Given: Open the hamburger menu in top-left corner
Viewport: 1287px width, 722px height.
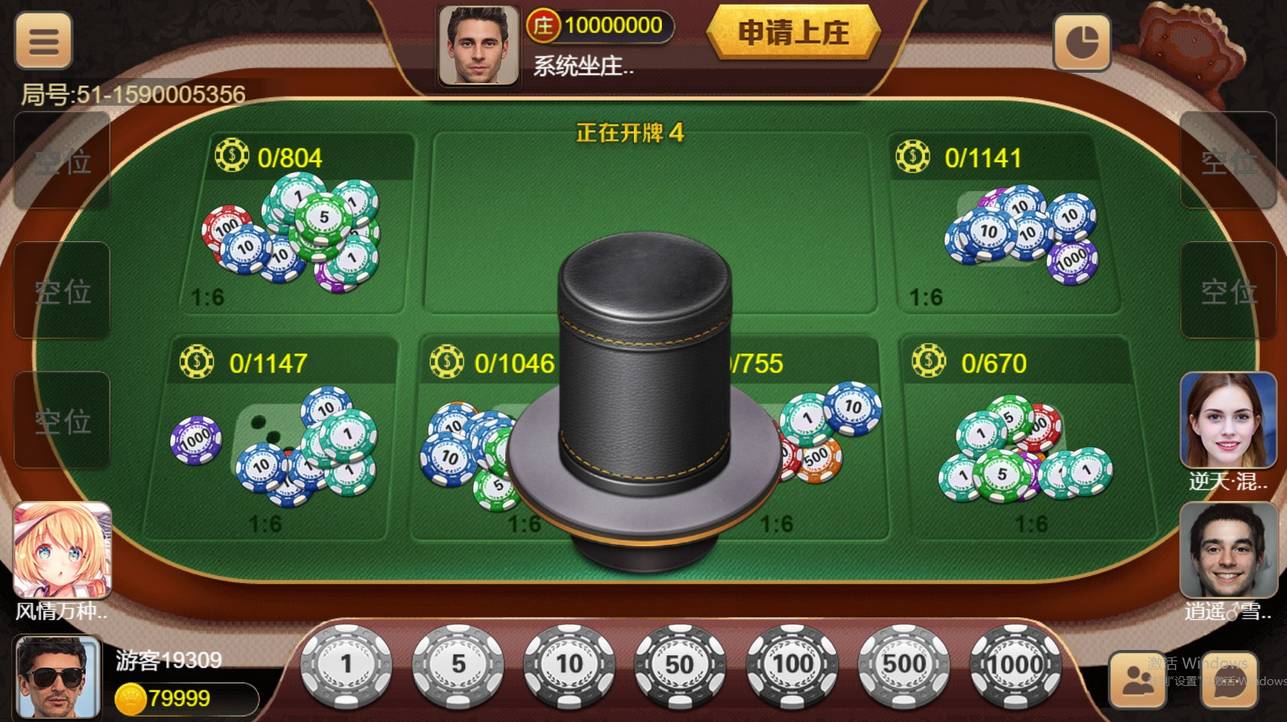Looking at the screenshot, I should coord(42,40).
